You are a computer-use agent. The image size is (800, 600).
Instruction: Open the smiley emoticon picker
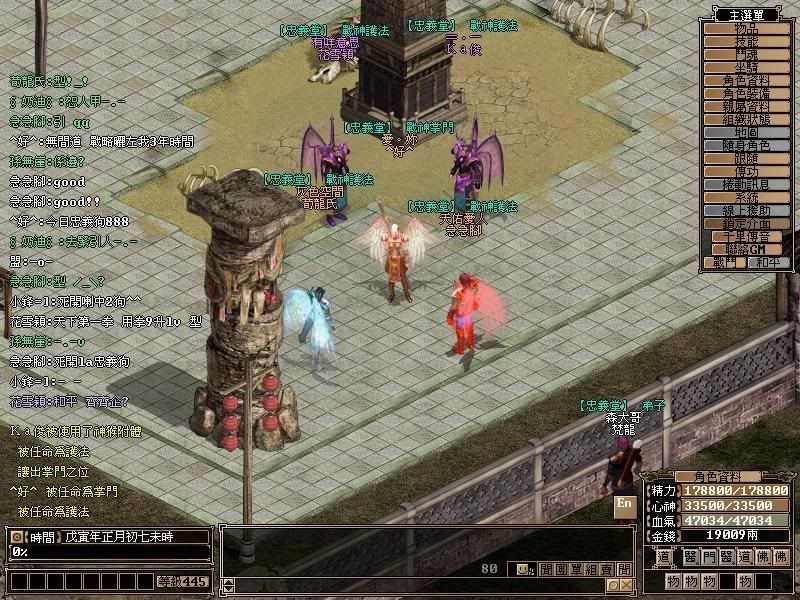tap(521, 569)
